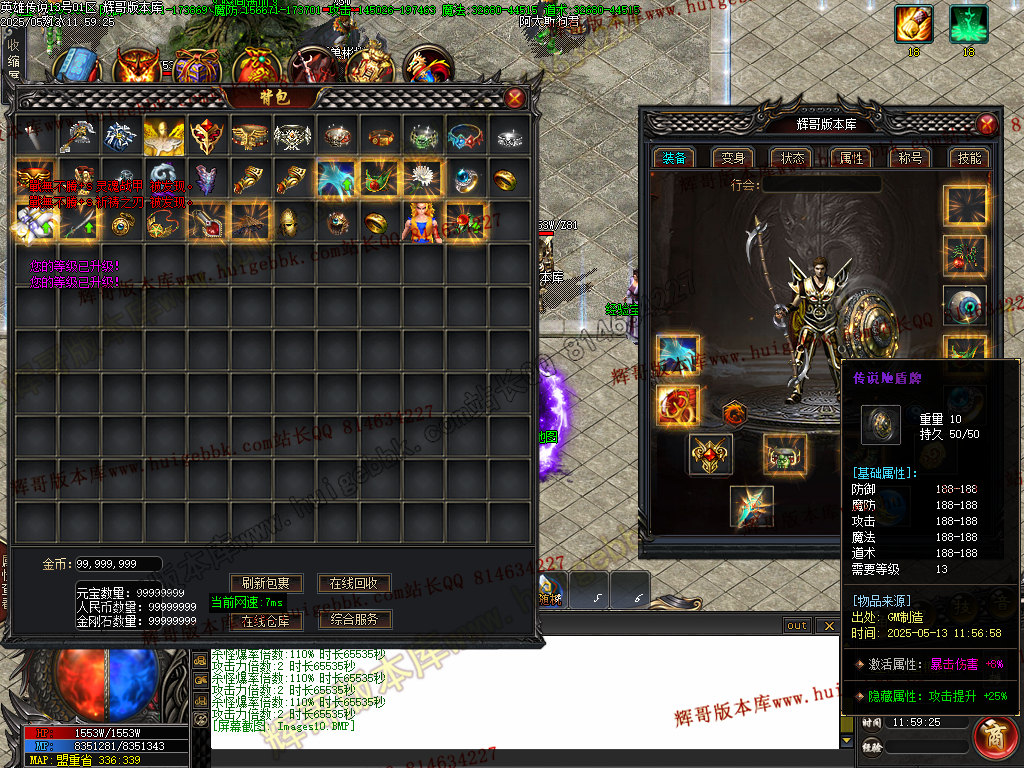Click the 刷新包裹 refresh bag button

coord(266,583)
